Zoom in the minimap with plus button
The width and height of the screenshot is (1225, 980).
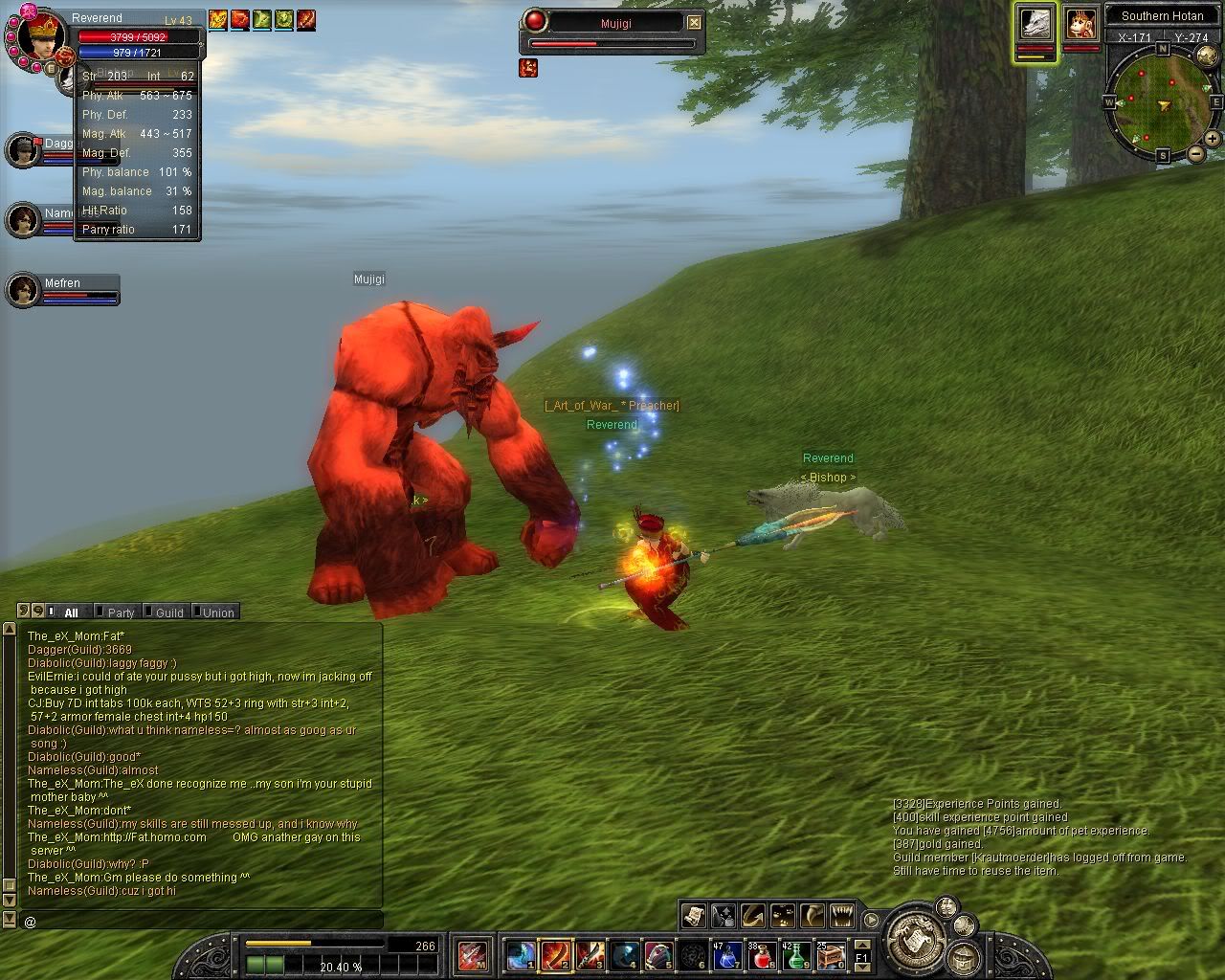1212,139
